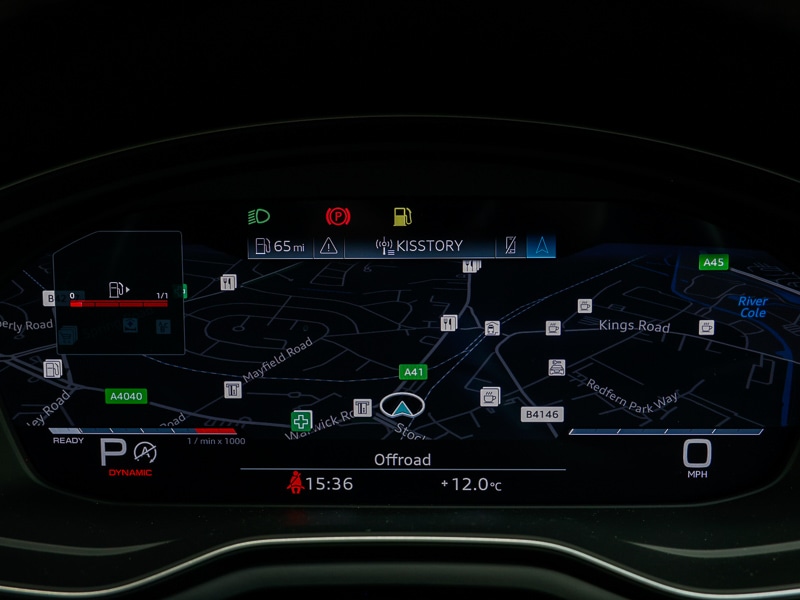The image size is (800, 600).
Task: Open the phone status icon
Action: [512, 246]
